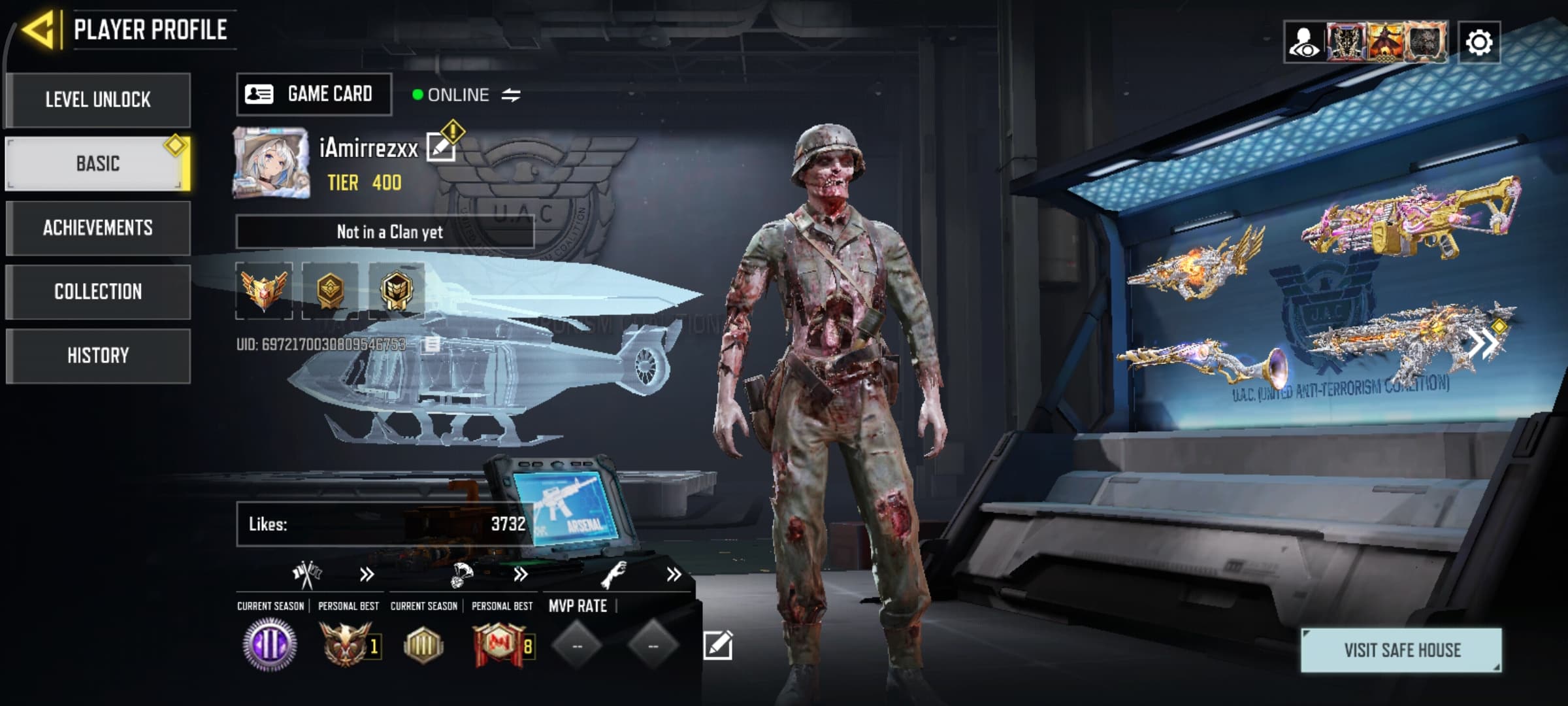This screenshot has height=706, width=1568.
Task: Visit the Safe House
Action: tap(1401, 650)
